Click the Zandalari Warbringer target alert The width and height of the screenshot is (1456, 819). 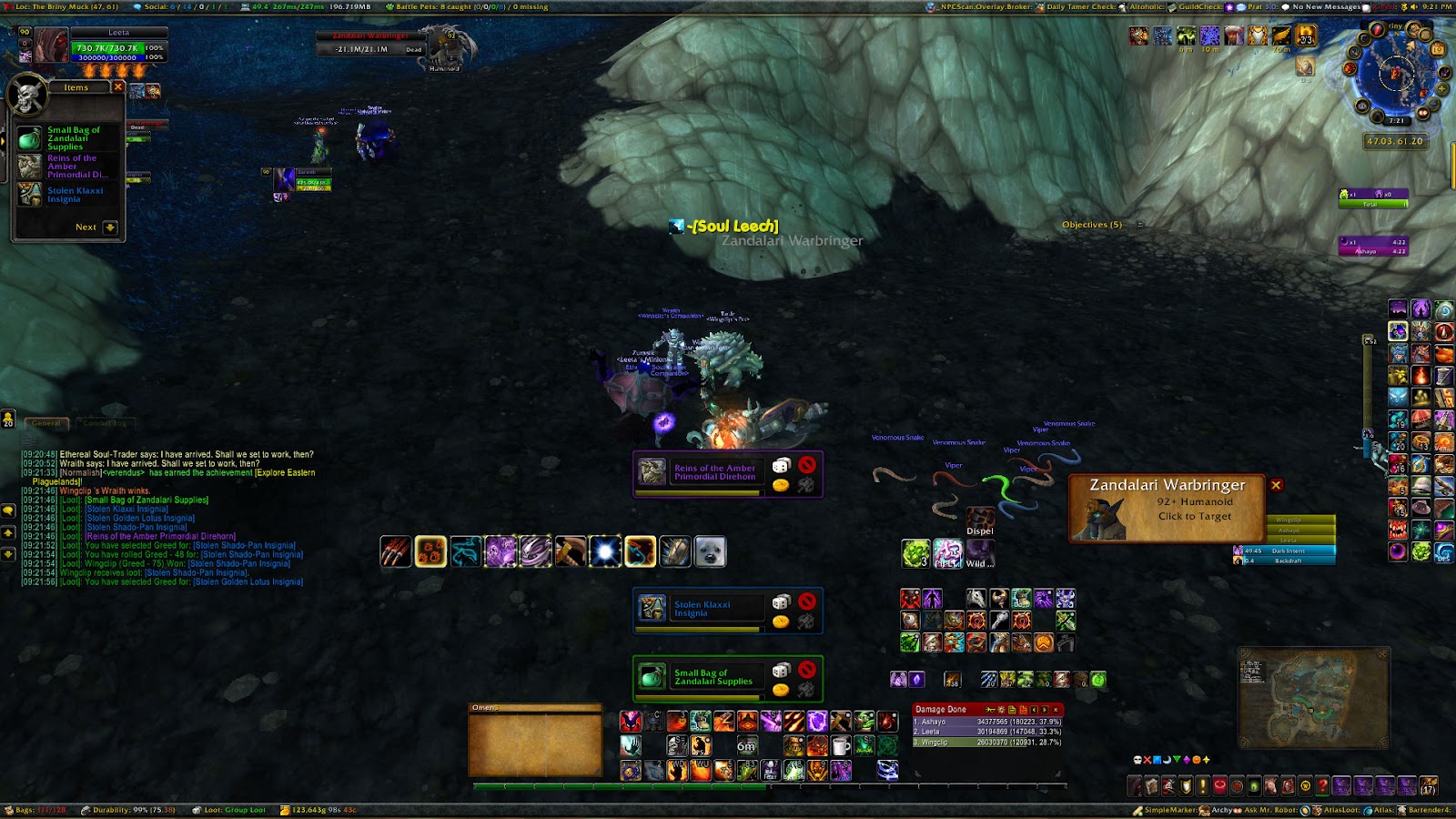click(1167, 508)
